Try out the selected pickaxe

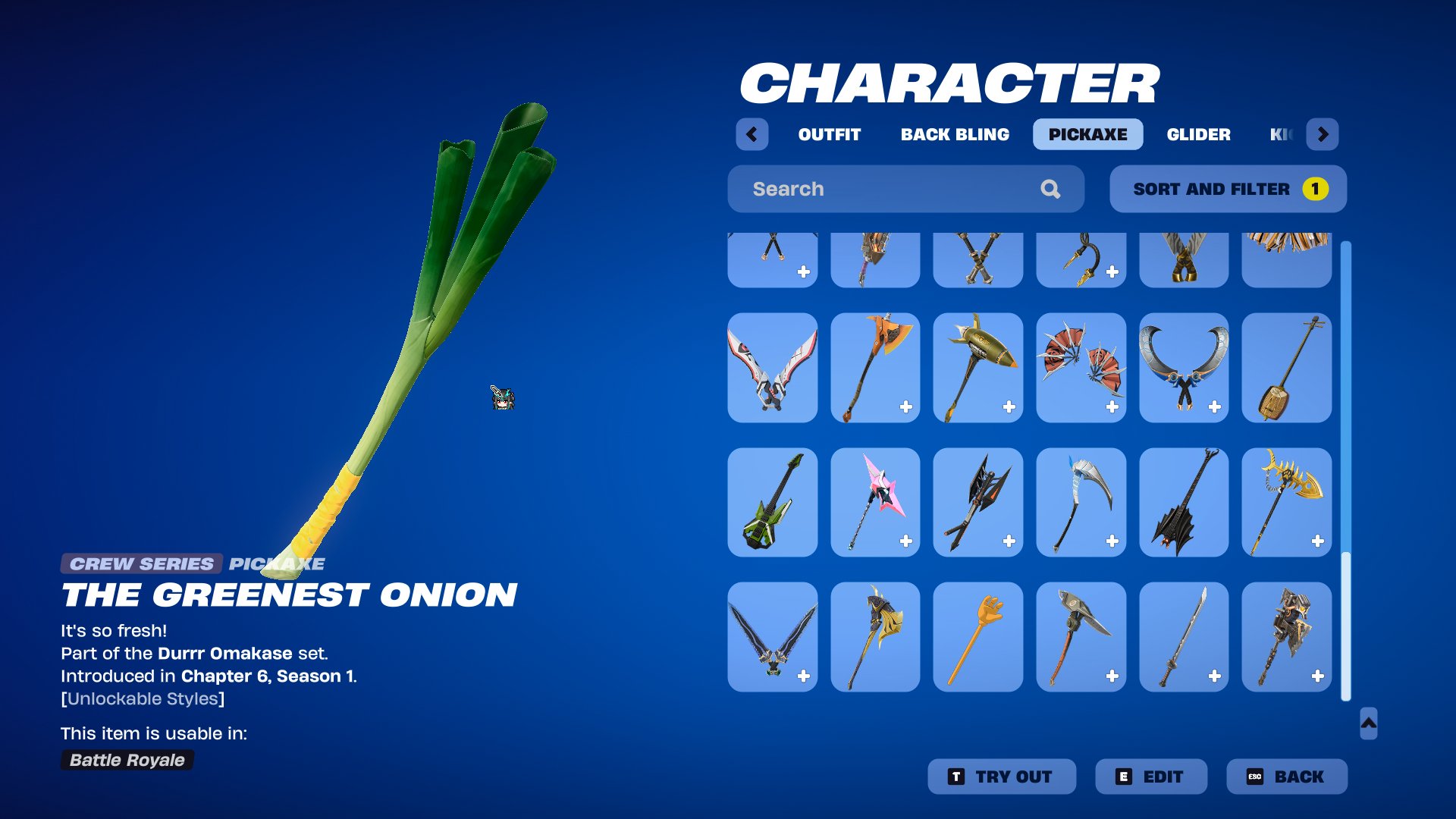(1001, 777)
